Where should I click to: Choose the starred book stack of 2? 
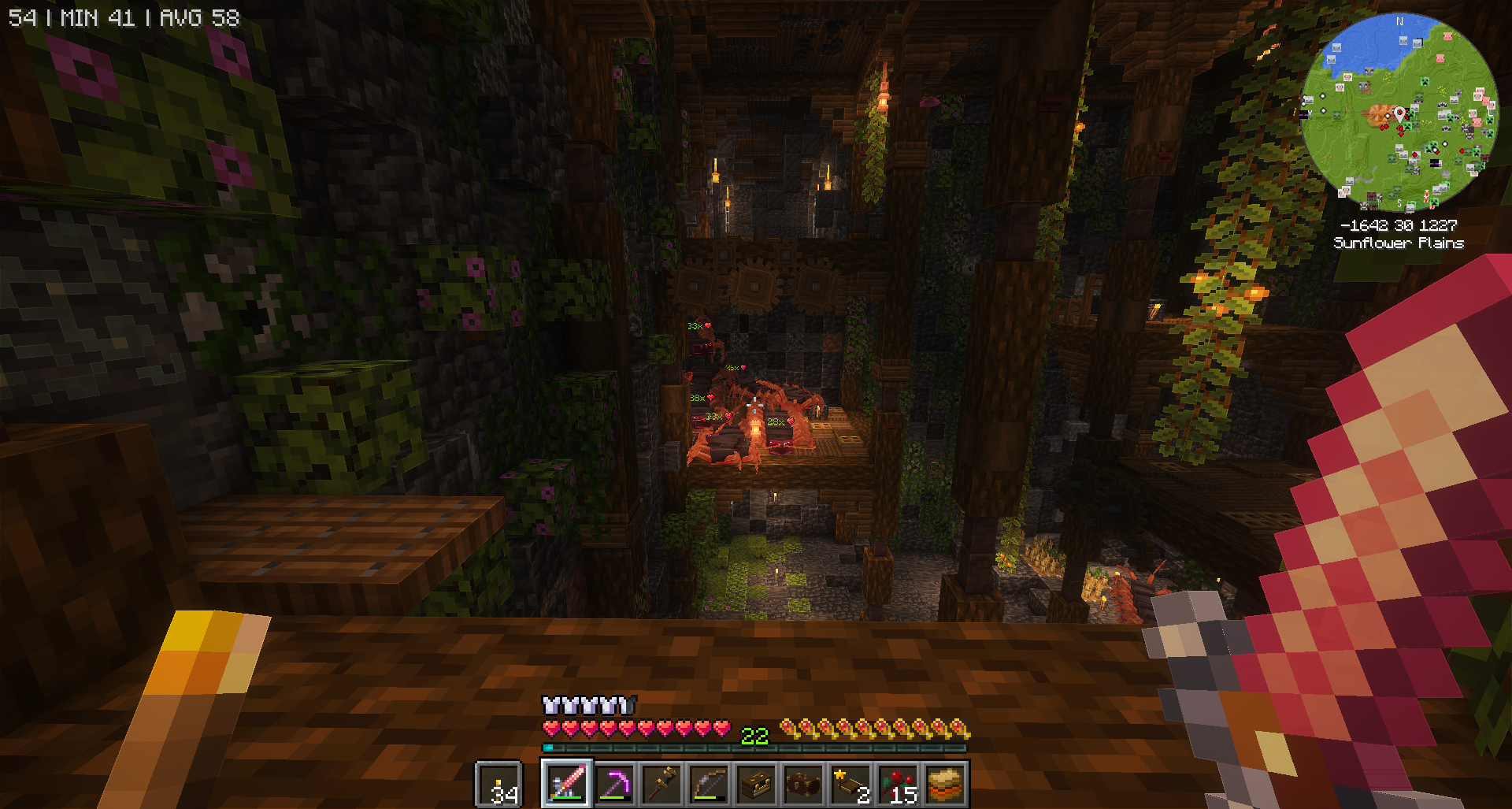[850, 784]
